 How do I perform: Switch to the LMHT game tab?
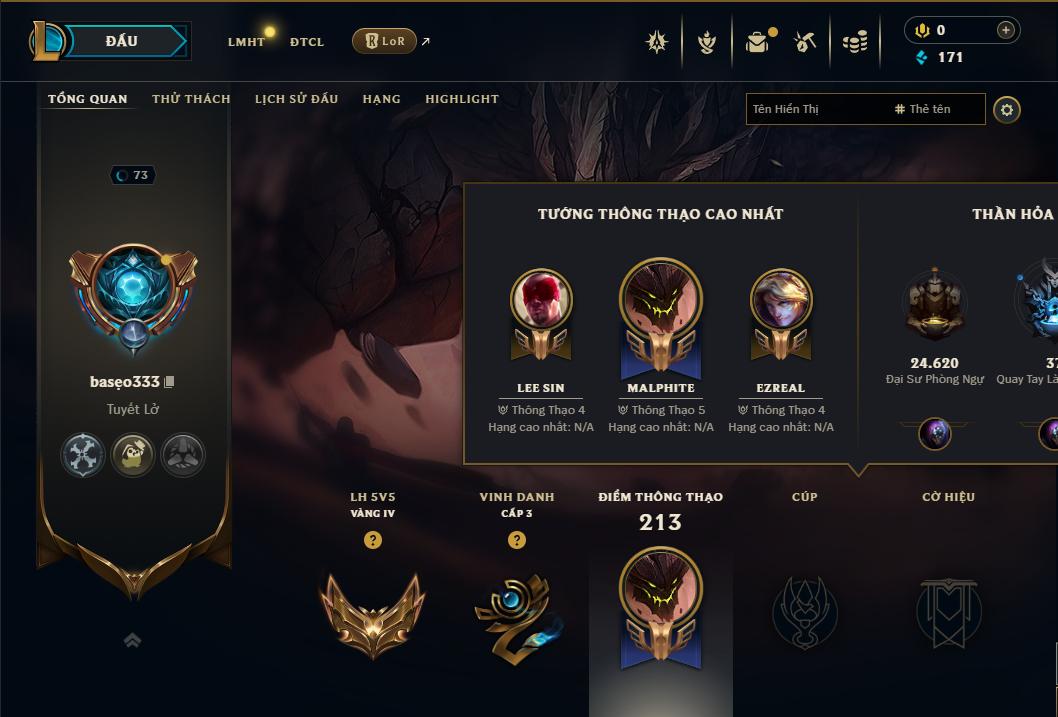pos(246,42)
